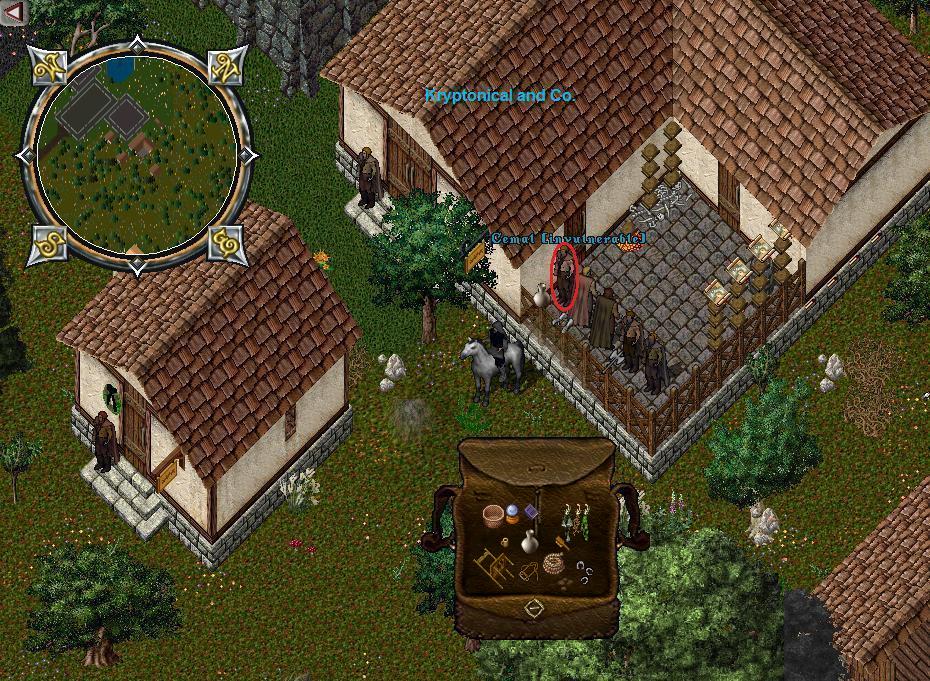Screen dimensions: 930x681
Task: Click the W compass marker on the minimap
Action: coord(48,67)
